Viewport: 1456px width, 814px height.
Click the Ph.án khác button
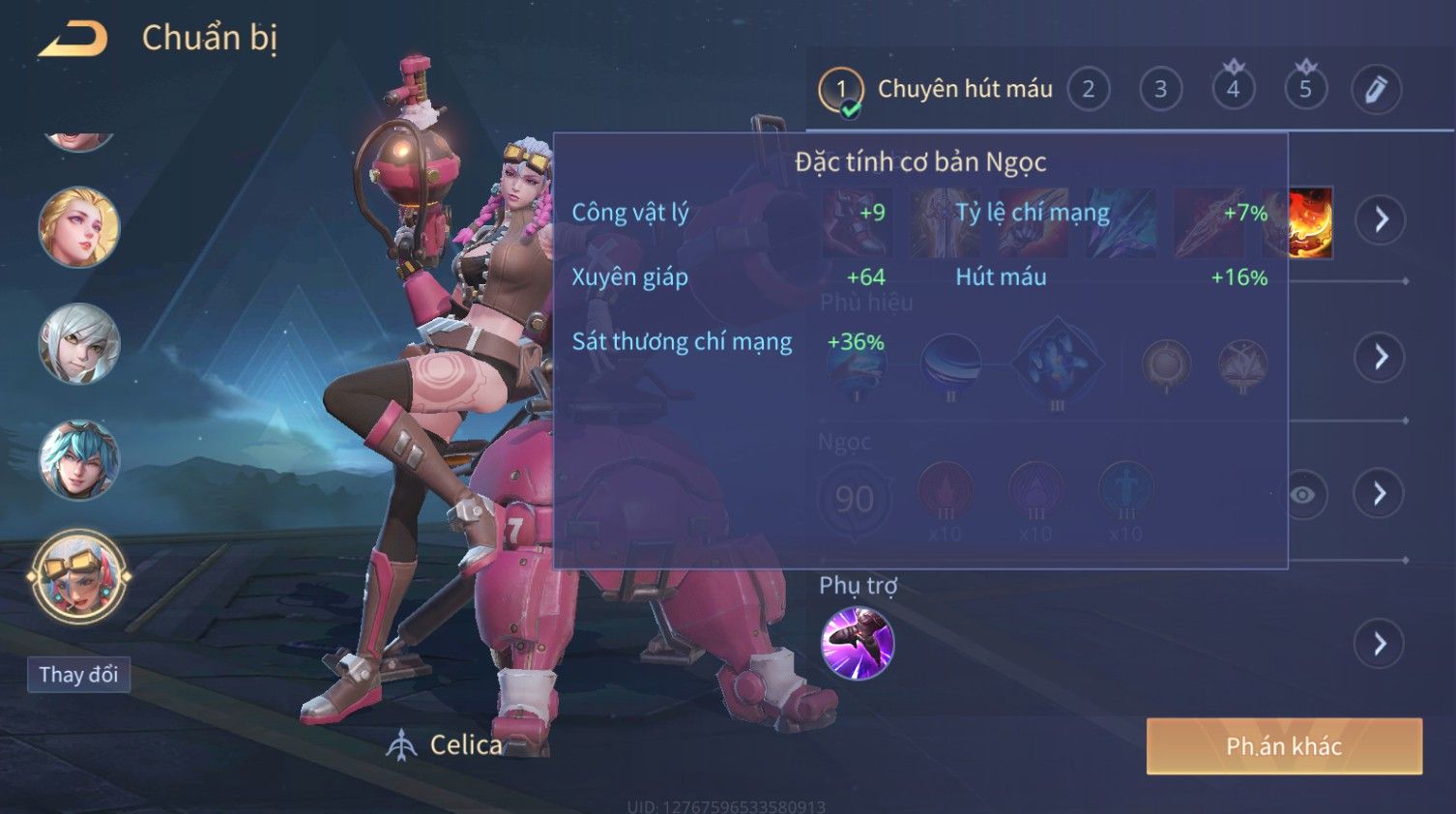pyautogui.click(x=1284, y=746)
